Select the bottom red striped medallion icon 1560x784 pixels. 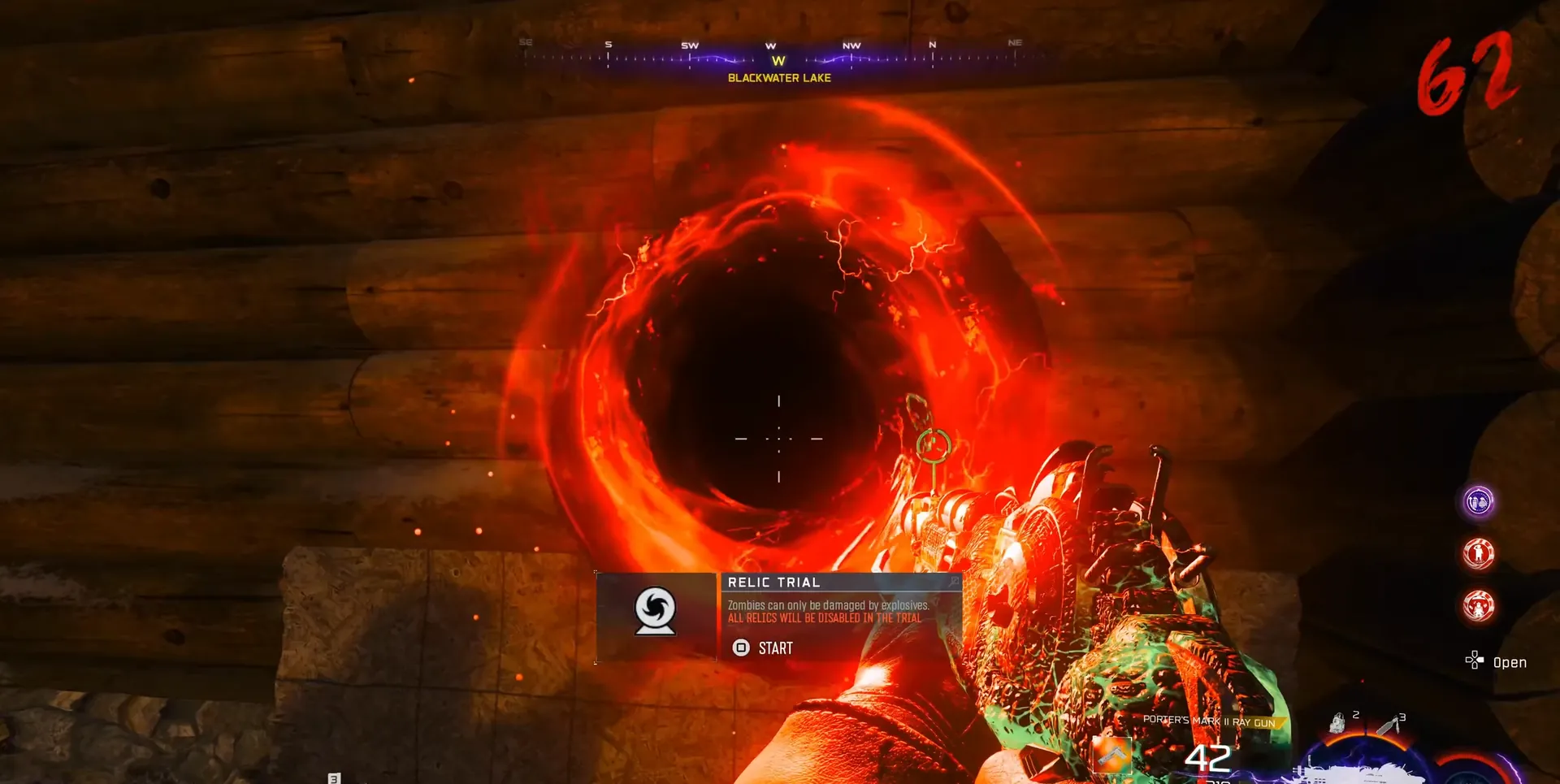pyautogui.click(x=1478, y=606)
